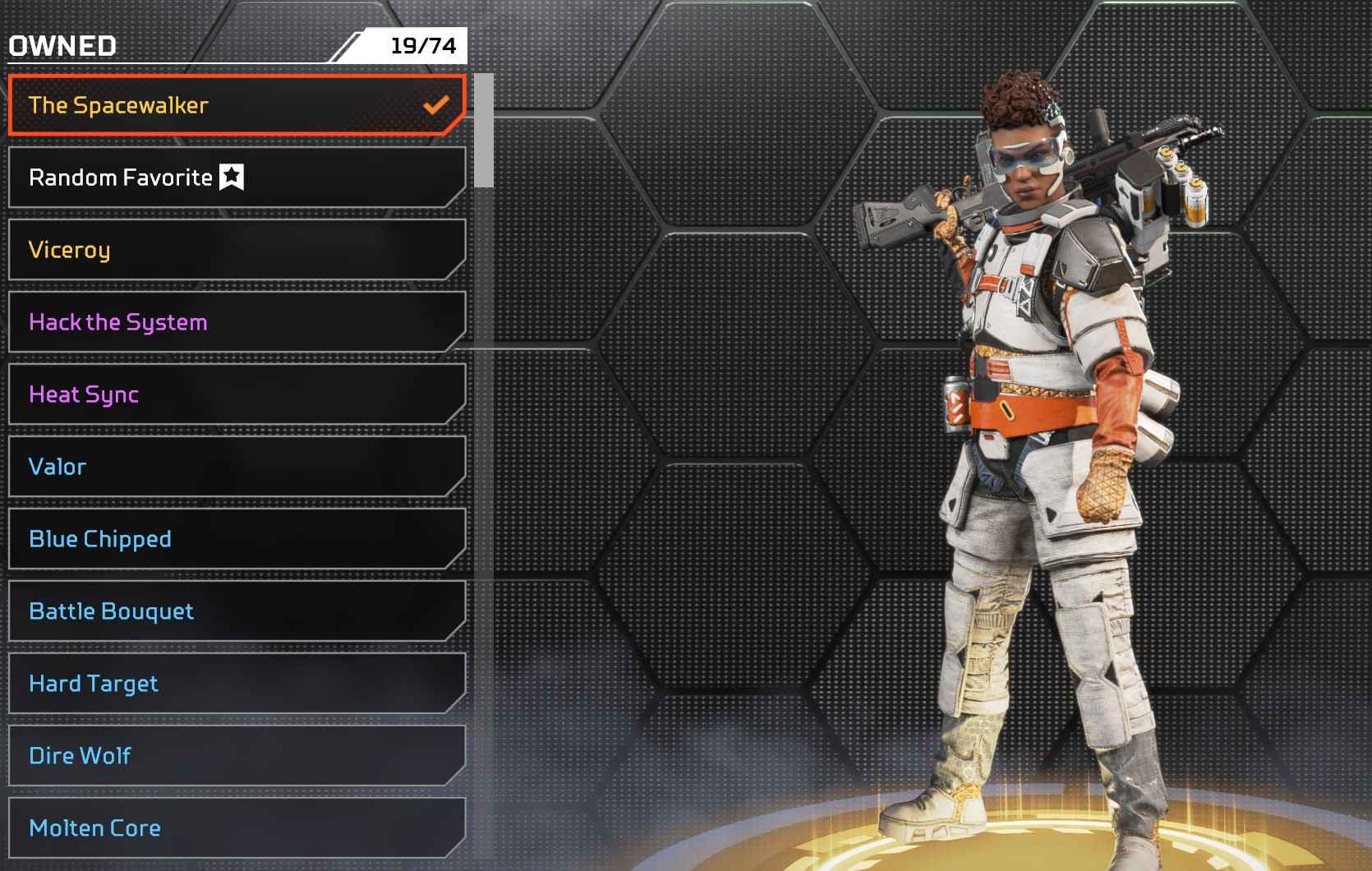Click the 19/74 owned counter
Viewport: 1372px width, 871px height.
pyautogui.click(x=417, y=46)
